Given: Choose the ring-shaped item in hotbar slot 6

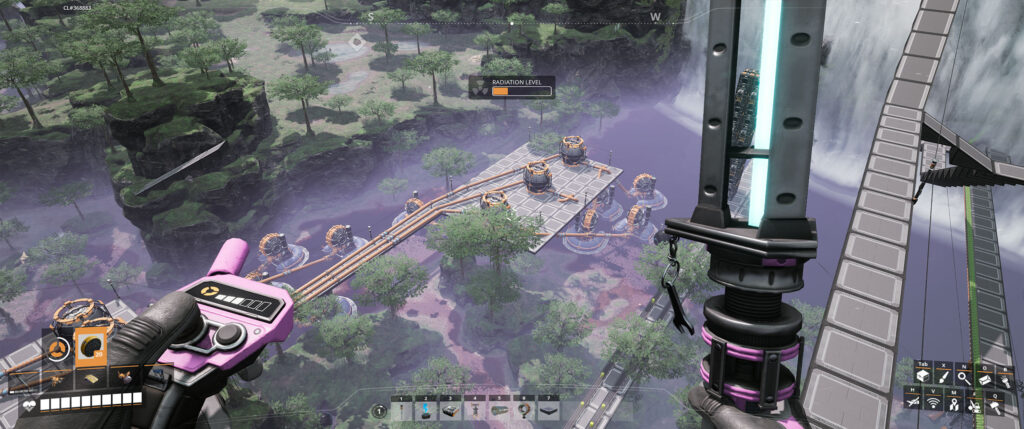Looking at the screenshot, I should (524, 410).
